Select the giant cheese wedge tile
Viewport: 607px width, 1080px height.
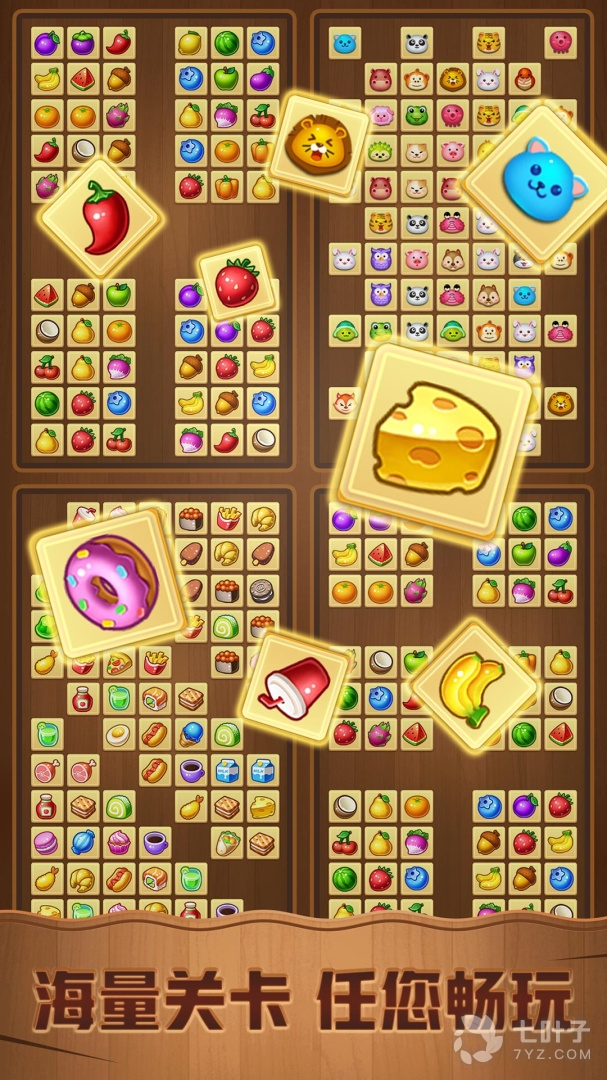point(435,440)
